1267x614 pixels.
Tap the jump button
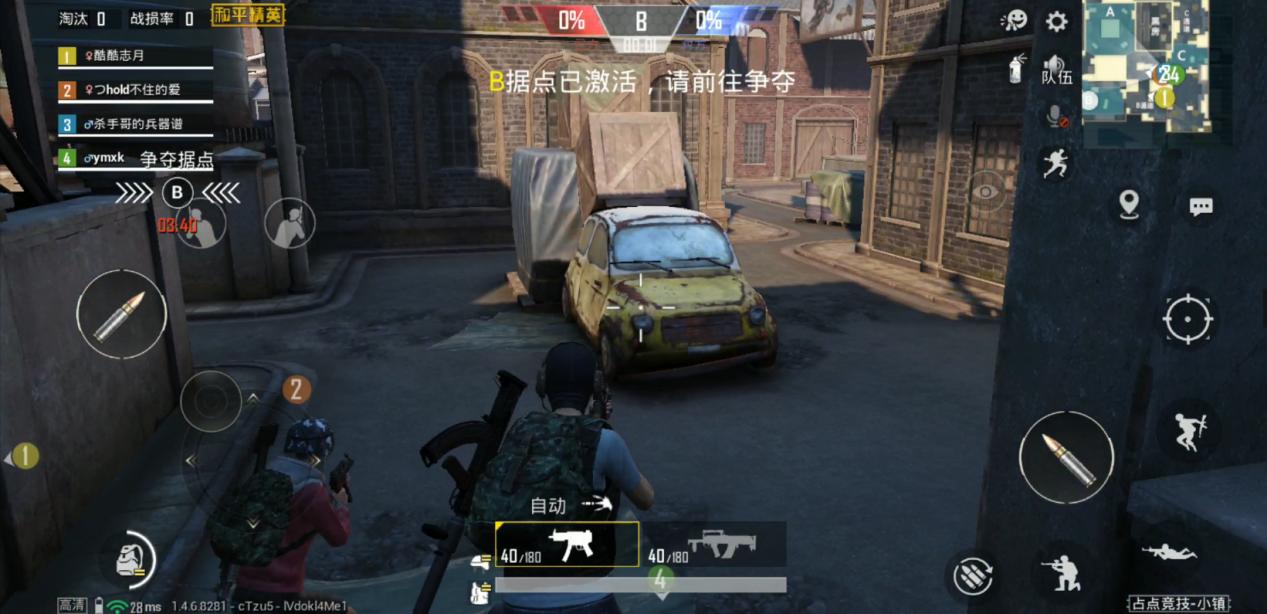pos(1188,431)
